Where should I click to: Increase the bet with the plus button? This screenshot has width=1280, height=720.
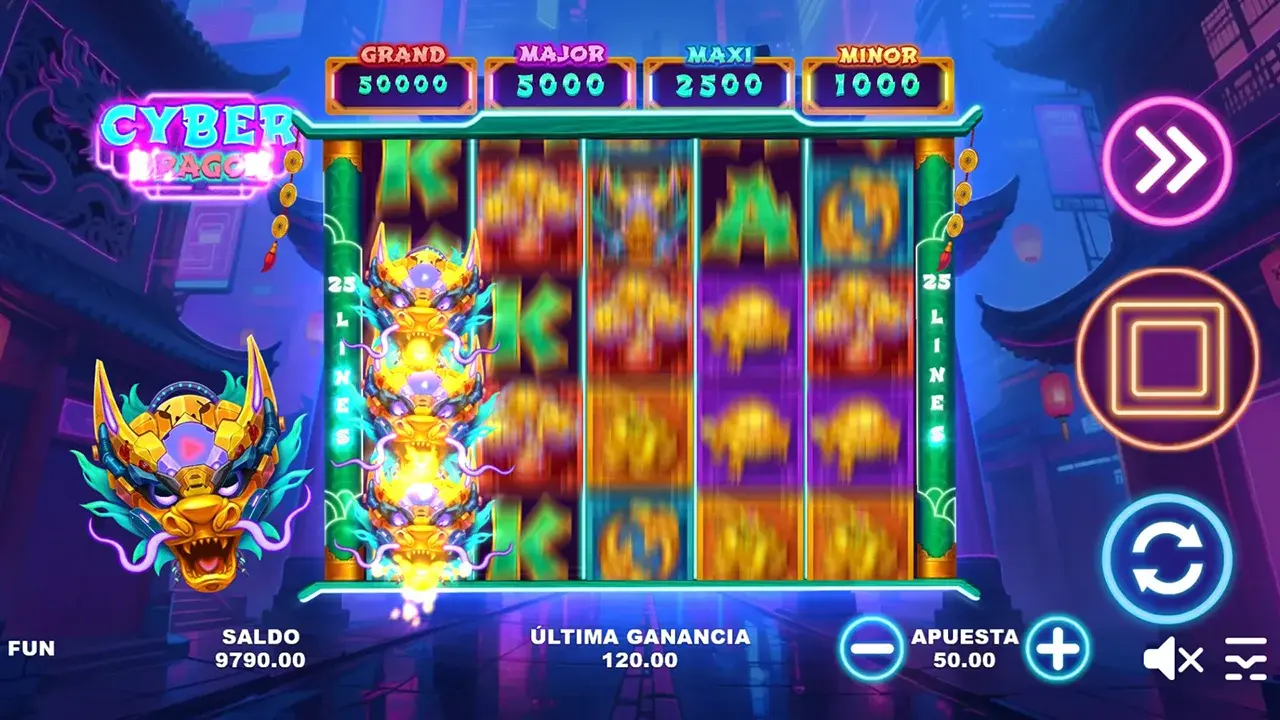(x=1057, y=648)
